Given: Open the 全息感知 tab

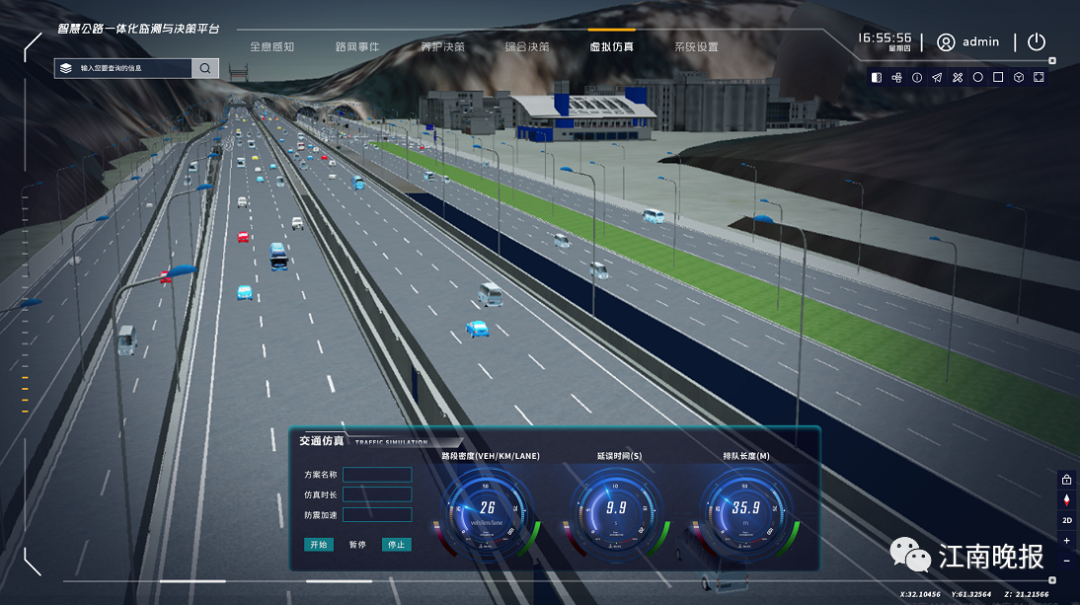Looking at the screenshot, I should coord(272,46).
